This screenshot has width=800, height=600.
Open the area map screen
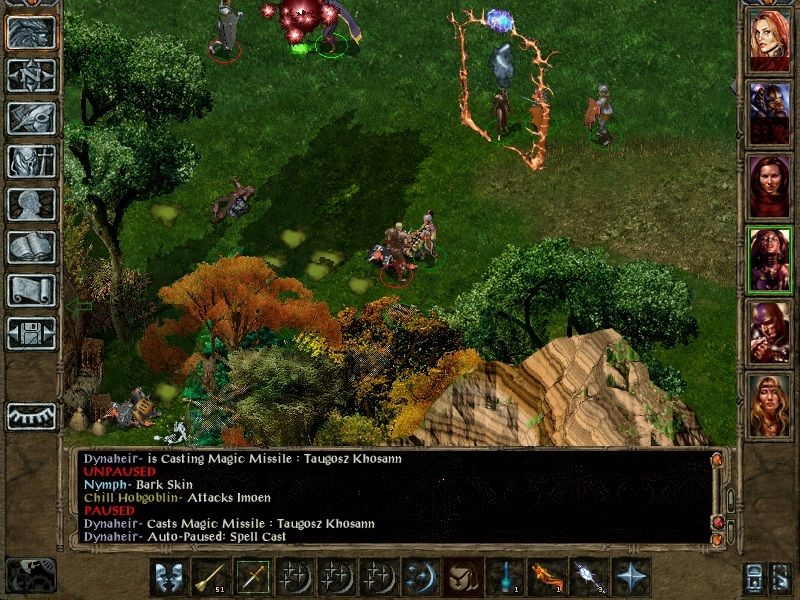(31, 73)
